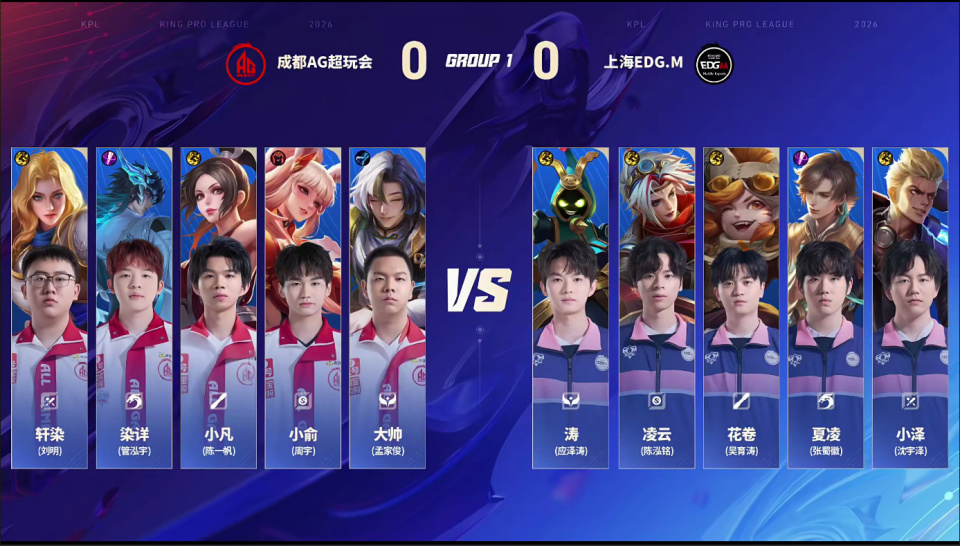Select 轩染's player card
The image size is (960, 546).
[49, 308]
